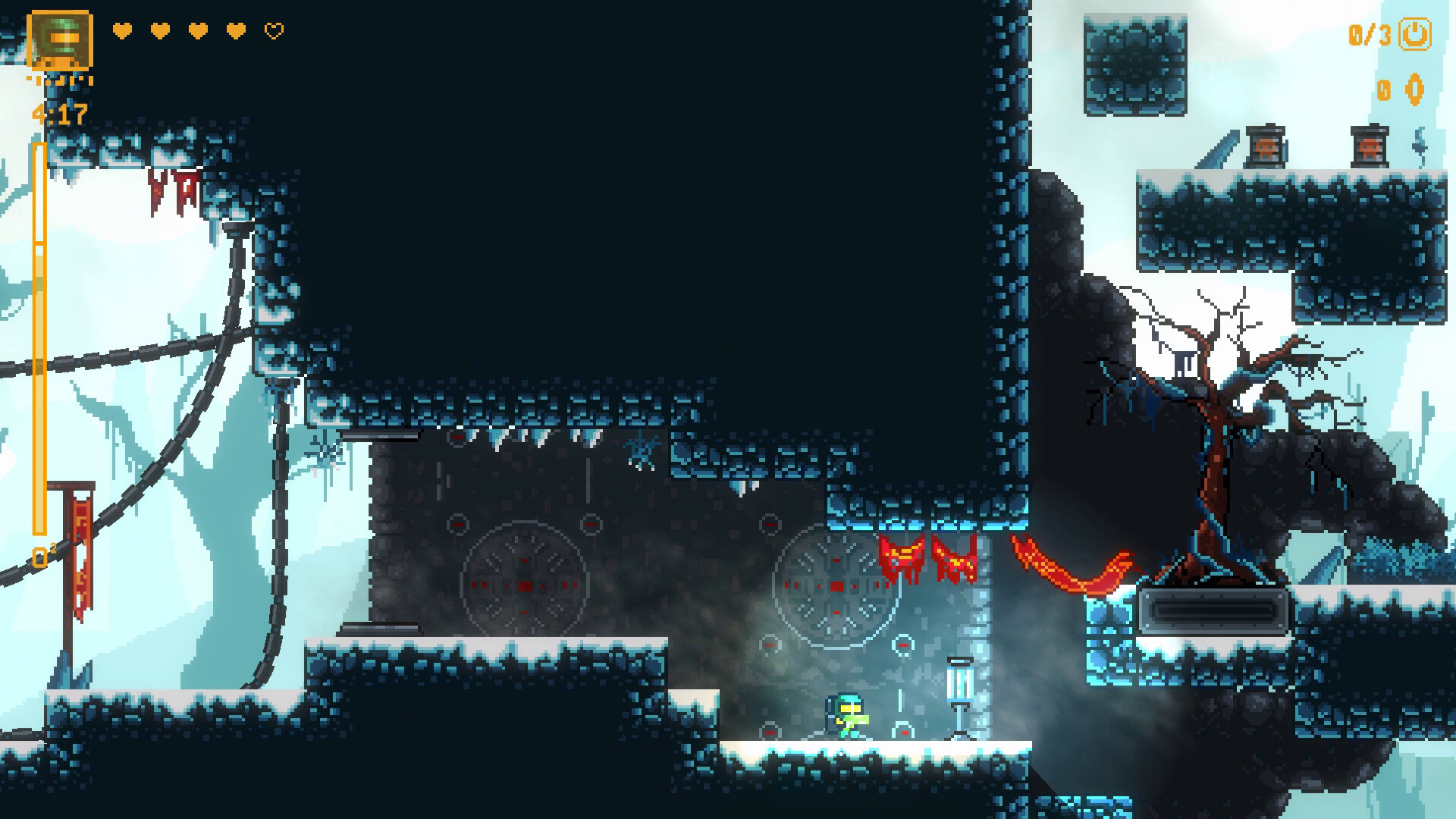
Task: Click the vertical orange progress bar on the left
Action: coord(38,341)
